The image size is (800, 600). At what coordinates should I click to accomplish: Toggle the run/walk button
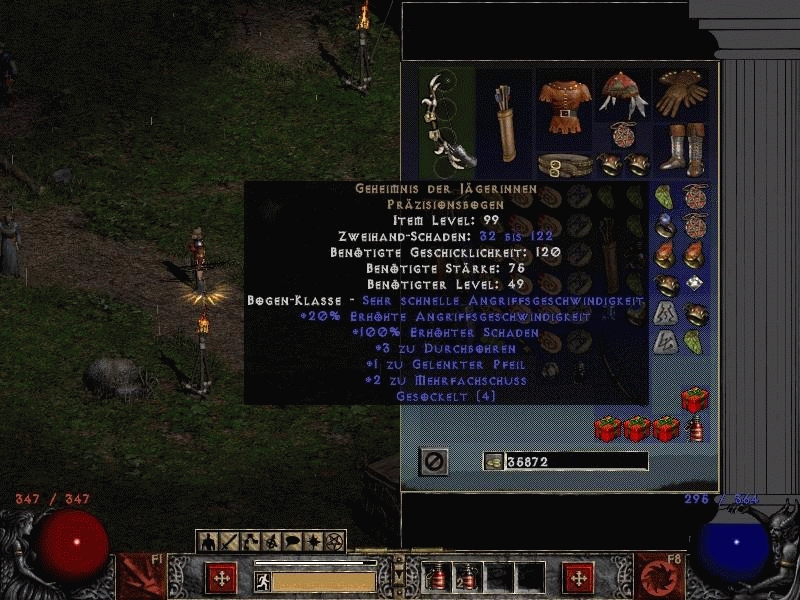tap(262, 580)
